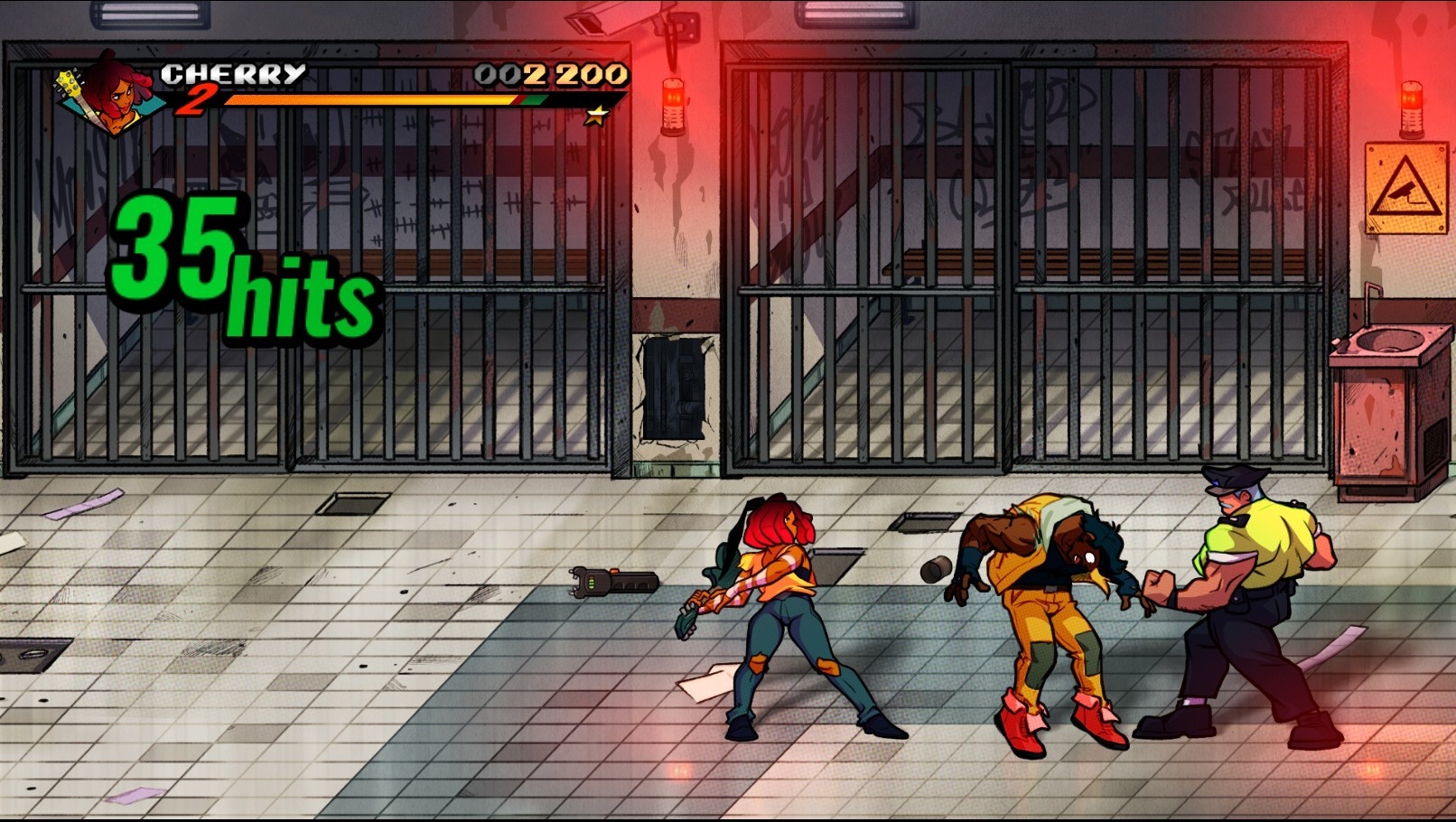
Task: Select the stun baton lying on the floor
Action: coord(611,583)
